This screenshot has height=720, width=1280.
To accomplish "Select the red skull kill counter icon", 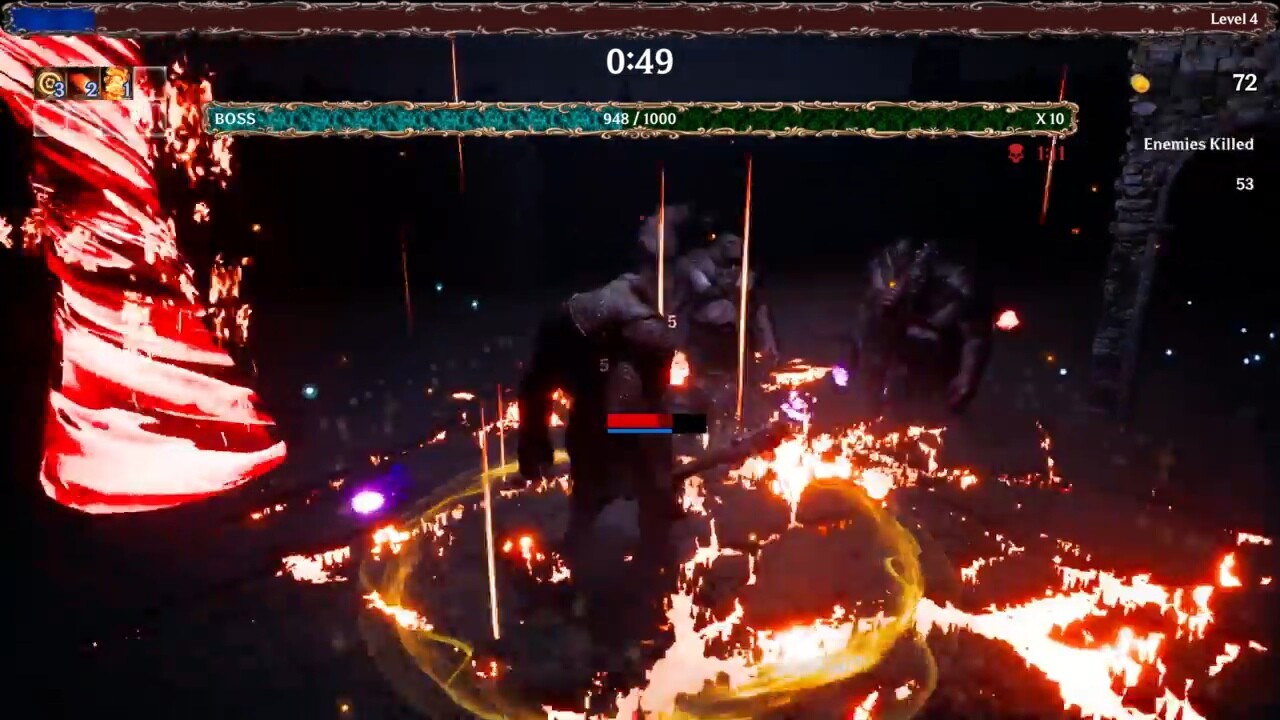I will tap(1015, 155).
